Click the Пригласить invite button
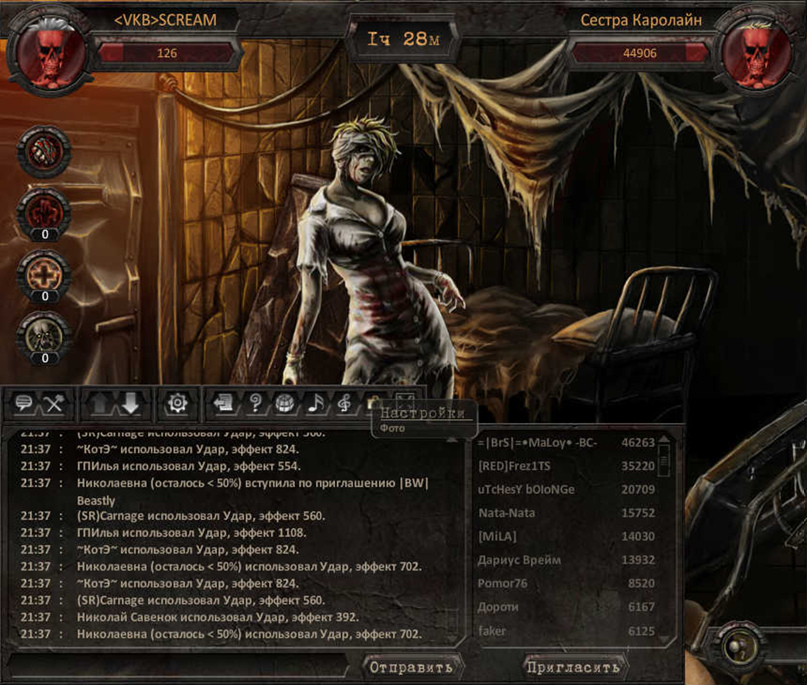Screen dimensions: 807x685 point(573,667)
